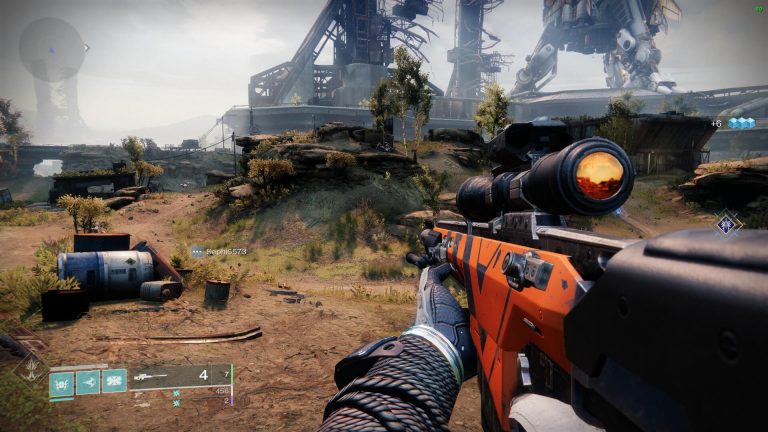Select the purple diamond waypoint marker

[x=727, y=223]
